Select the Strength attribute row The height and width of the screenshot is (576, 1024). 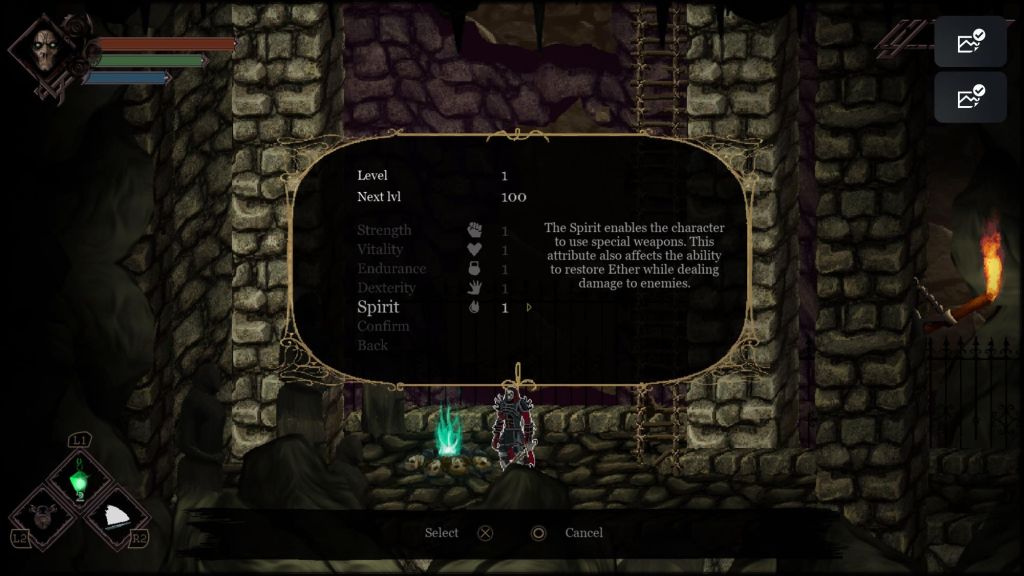(384, 230)
